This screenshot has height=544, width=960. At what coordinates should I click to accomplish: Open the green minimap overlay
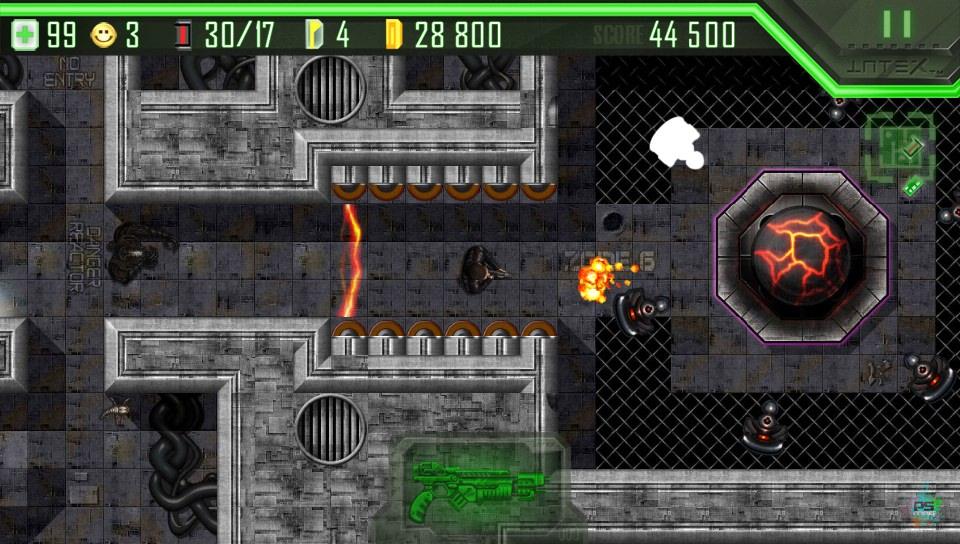900,147
